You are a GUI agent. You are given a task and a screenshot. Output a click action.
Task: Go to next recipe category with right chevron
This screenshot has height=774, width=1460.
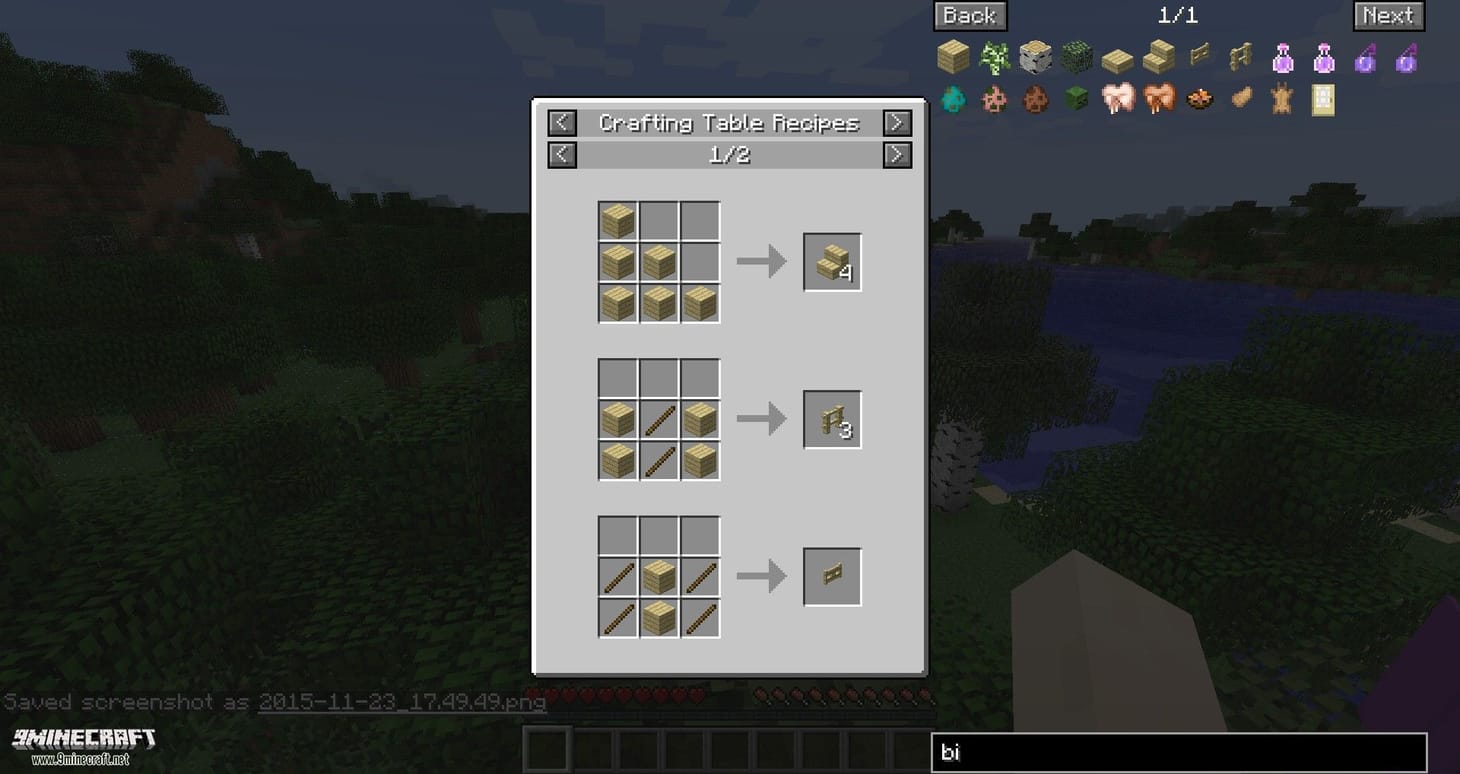click(x=896, y=122)
